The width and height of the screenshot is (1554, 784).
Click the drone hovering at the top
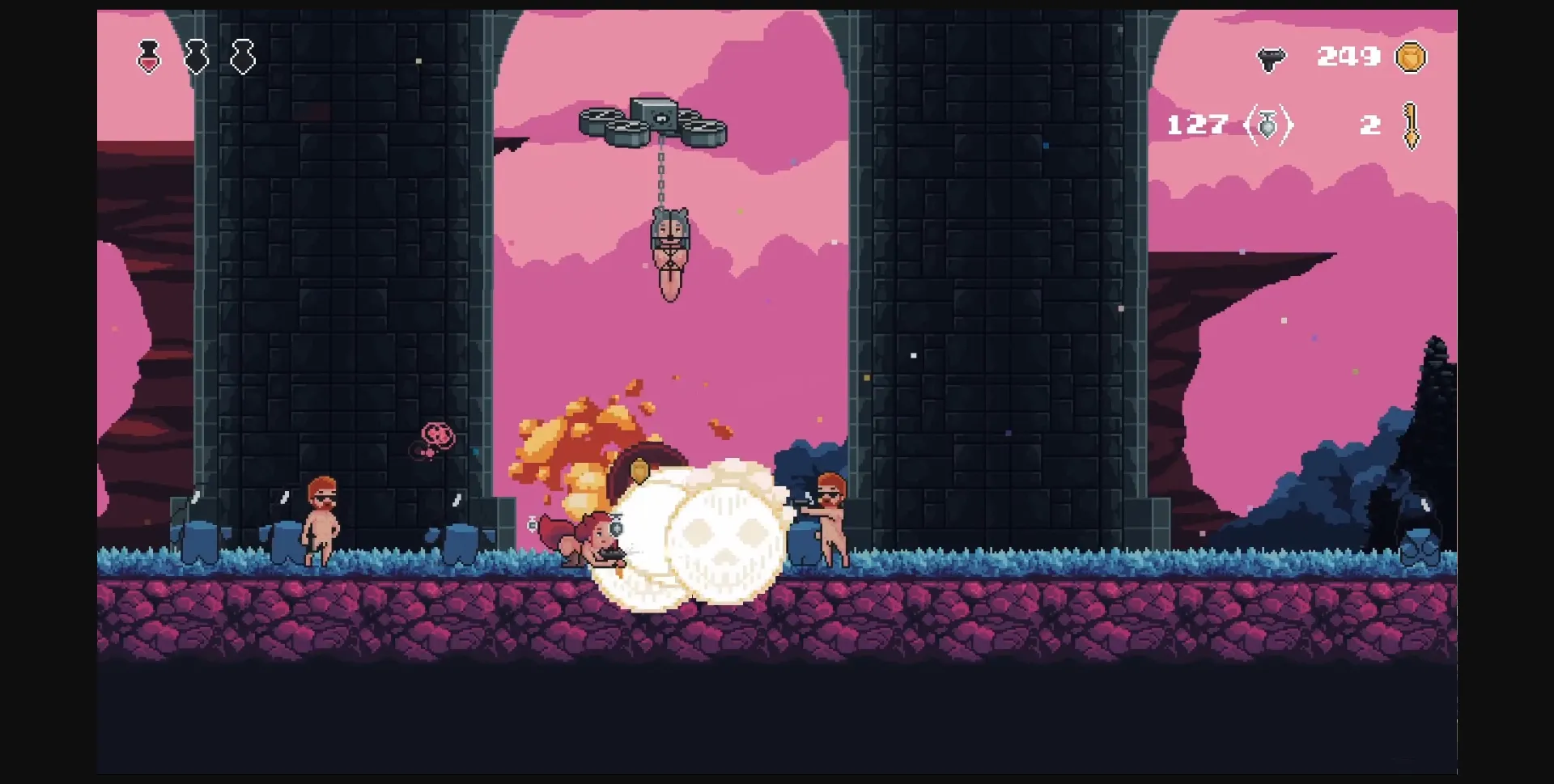[x=652, y=117]
